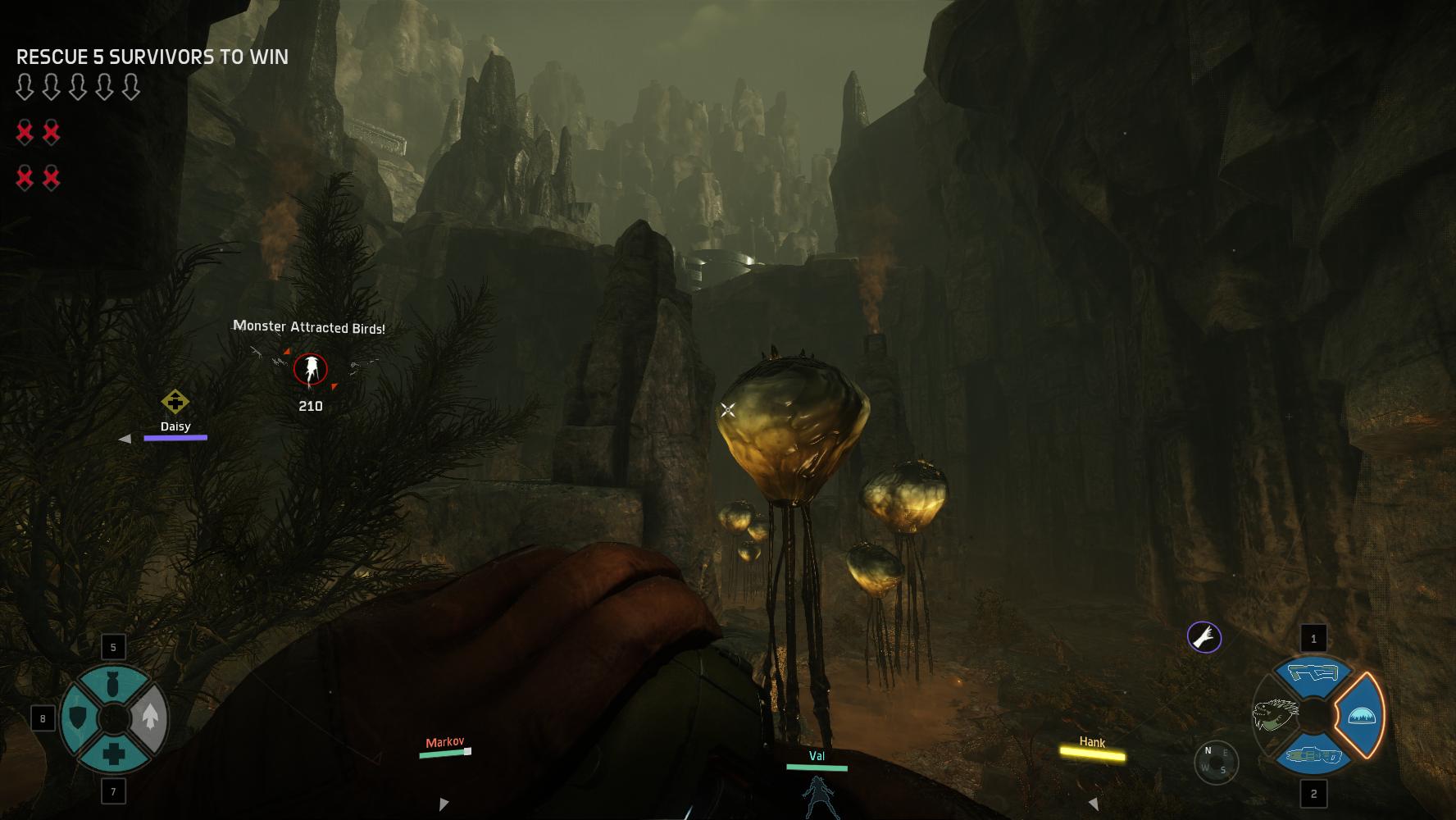Click Markov's teammate nameplate
The width and height of the screenshot is (1456, 820).
click(x=444, y=743)
